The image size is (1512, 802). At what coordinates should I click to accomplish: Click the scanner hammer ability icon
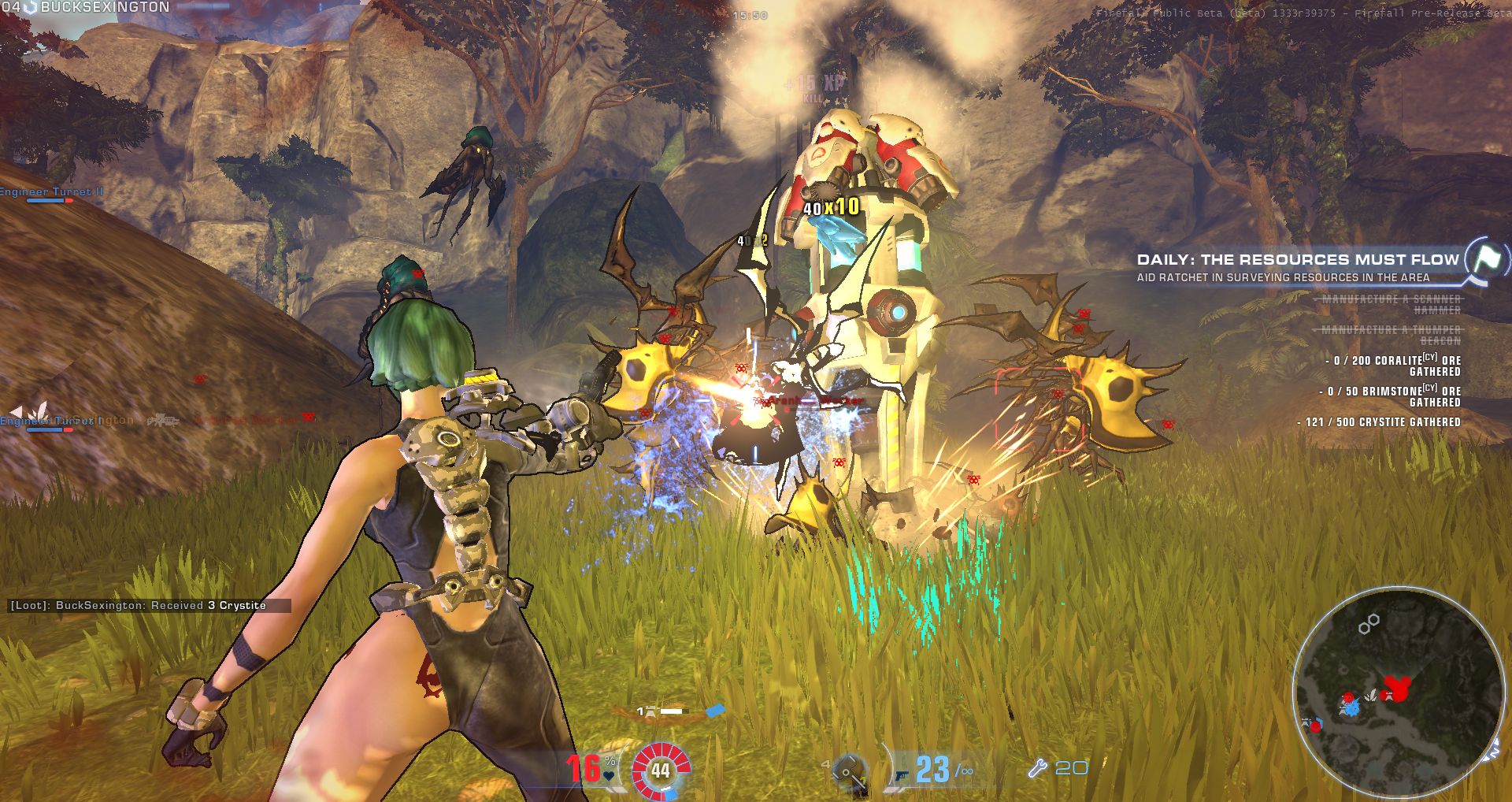click(x=847, y=770)
